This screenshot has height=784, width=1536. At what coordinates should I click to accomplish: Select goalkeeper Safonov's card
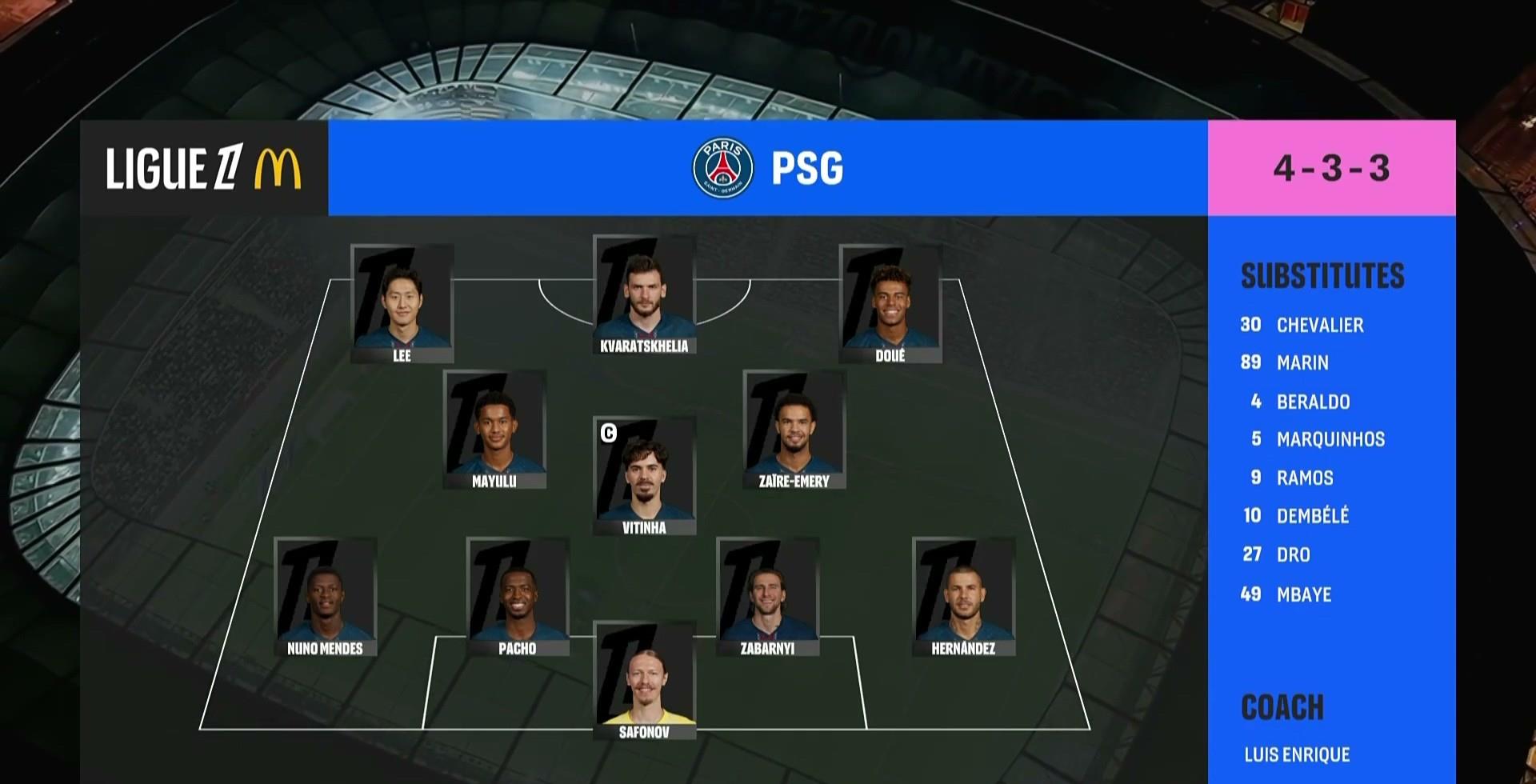[644, 681]
